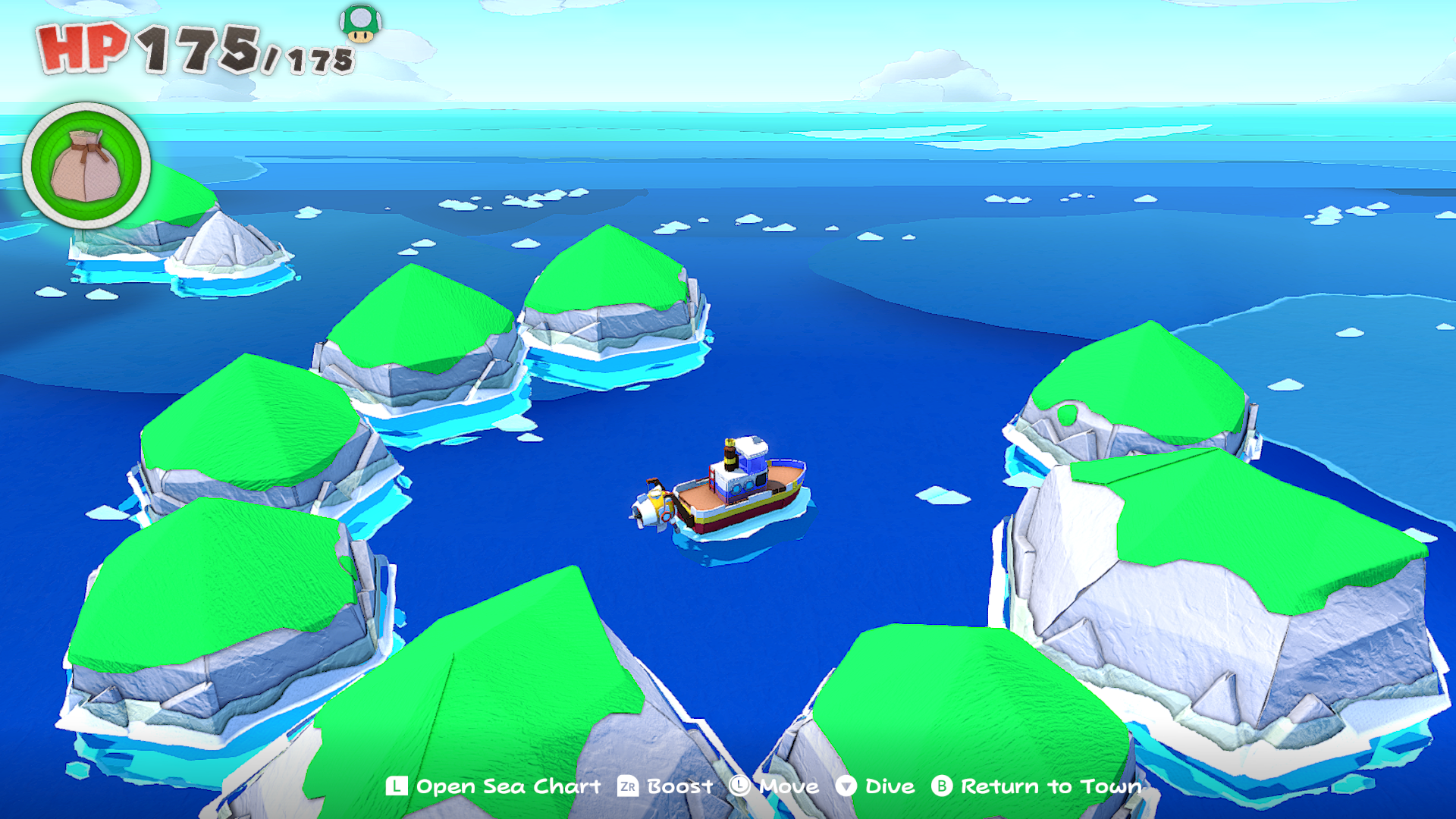Click the confetti bag gauge icon
The height and width of the screenshot is (819, 1456).
[86, 165]
